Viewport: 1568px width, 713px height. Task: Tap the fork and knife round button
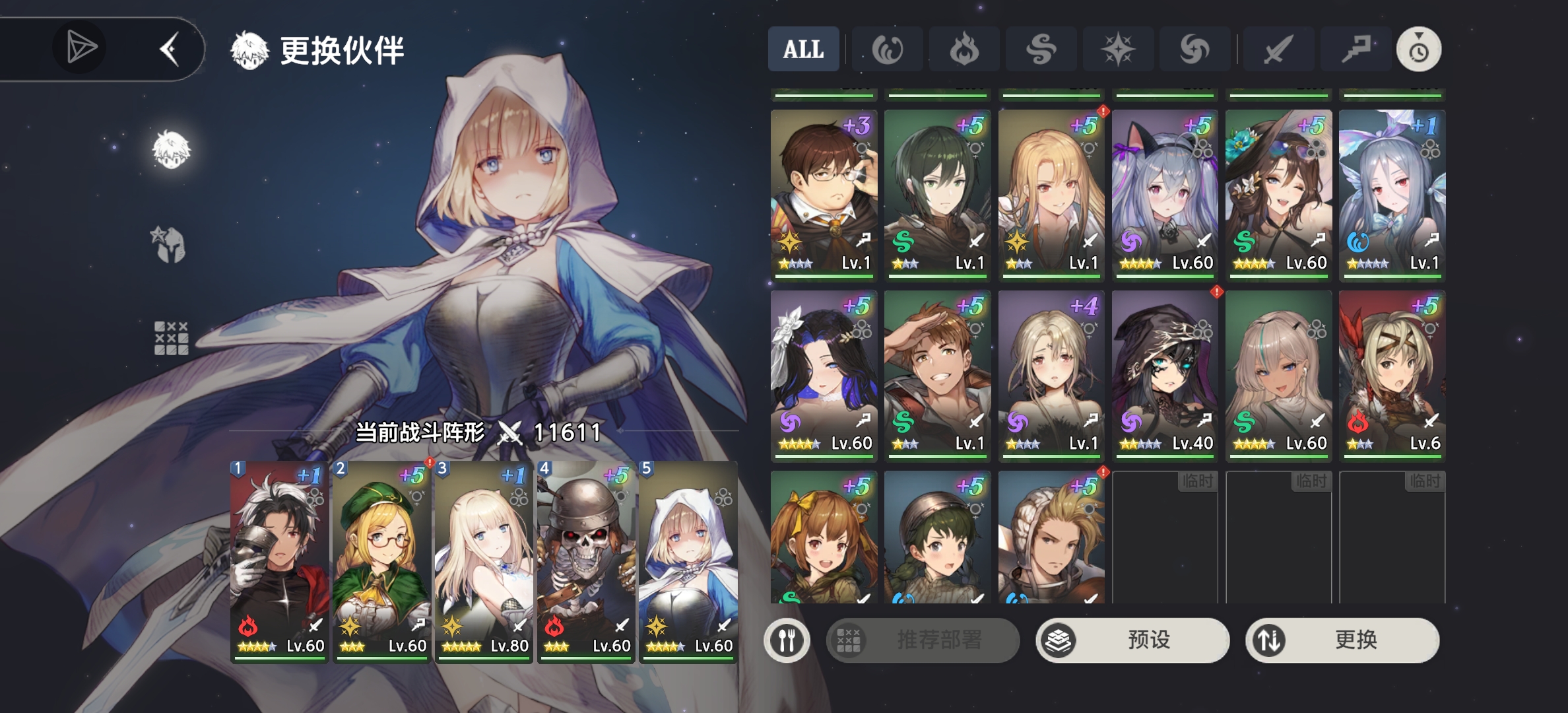click(787, 640)
